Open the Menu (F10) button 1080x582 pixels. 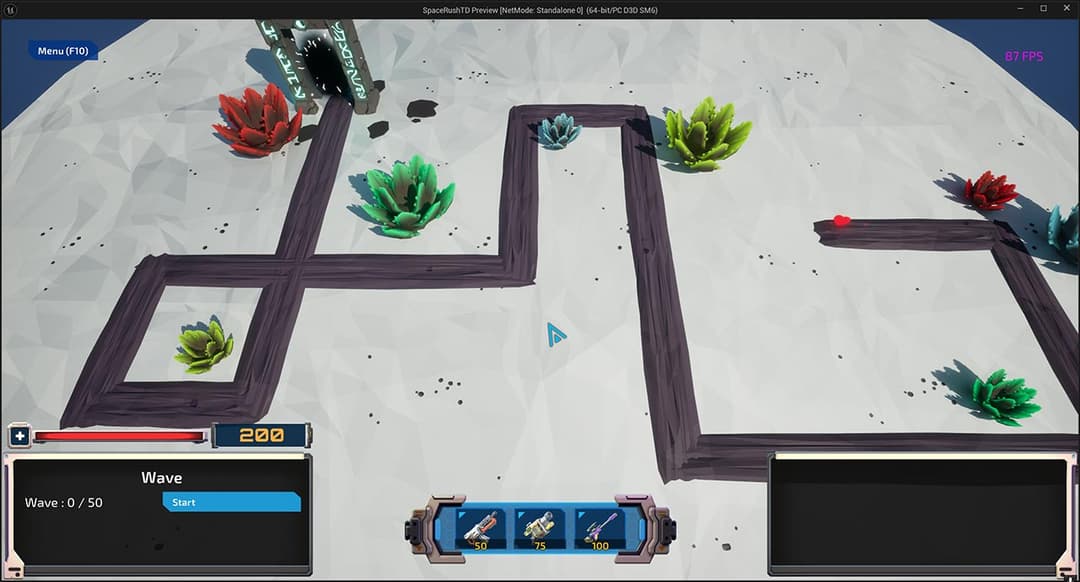63,51
